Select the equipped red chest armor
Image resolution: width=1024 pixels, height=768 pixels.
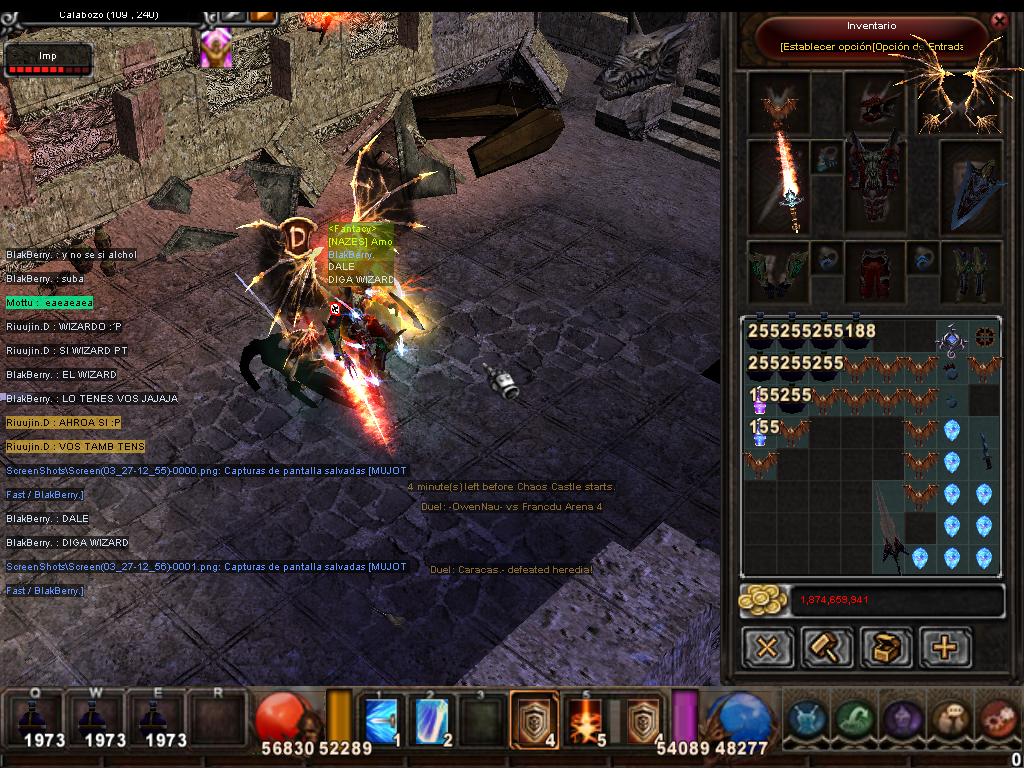[x=875, y=187]
